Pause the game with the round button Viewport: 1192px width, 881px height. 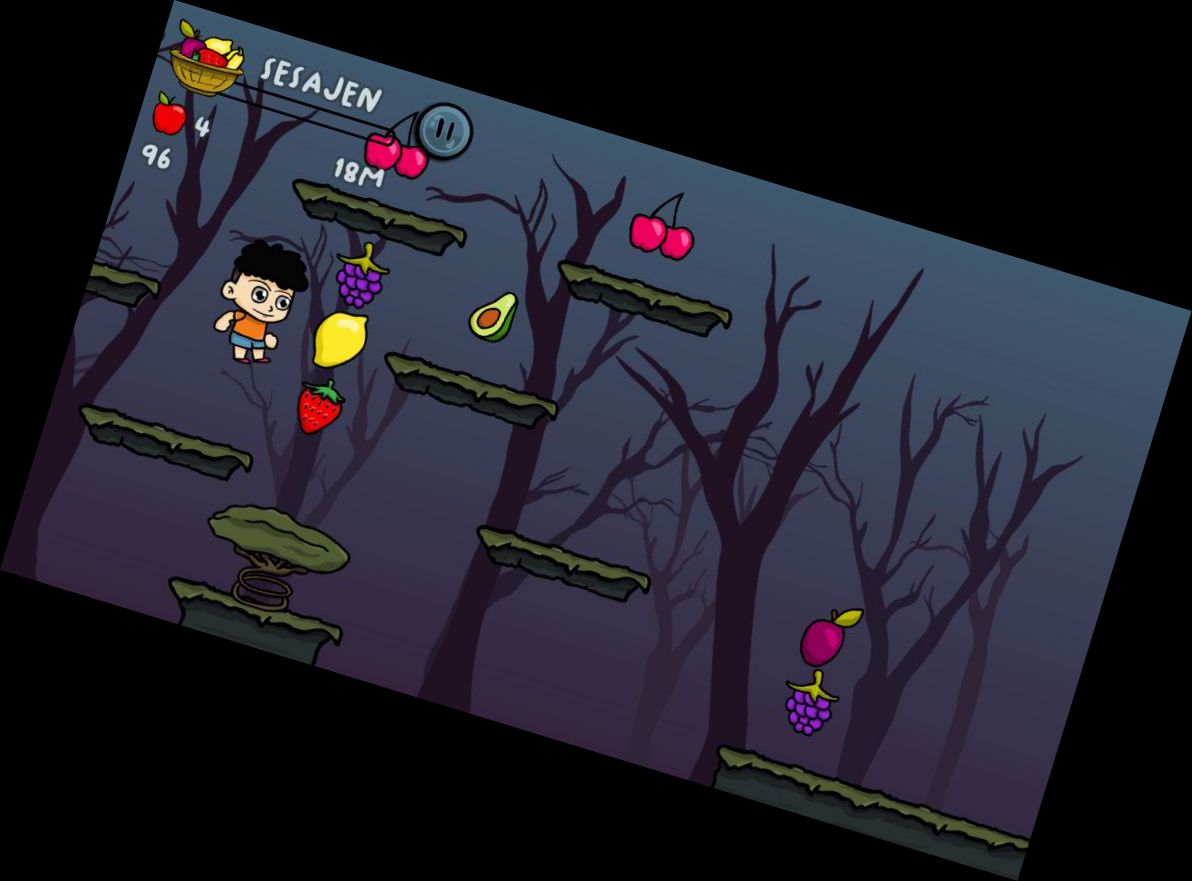(x=445, y=130)
